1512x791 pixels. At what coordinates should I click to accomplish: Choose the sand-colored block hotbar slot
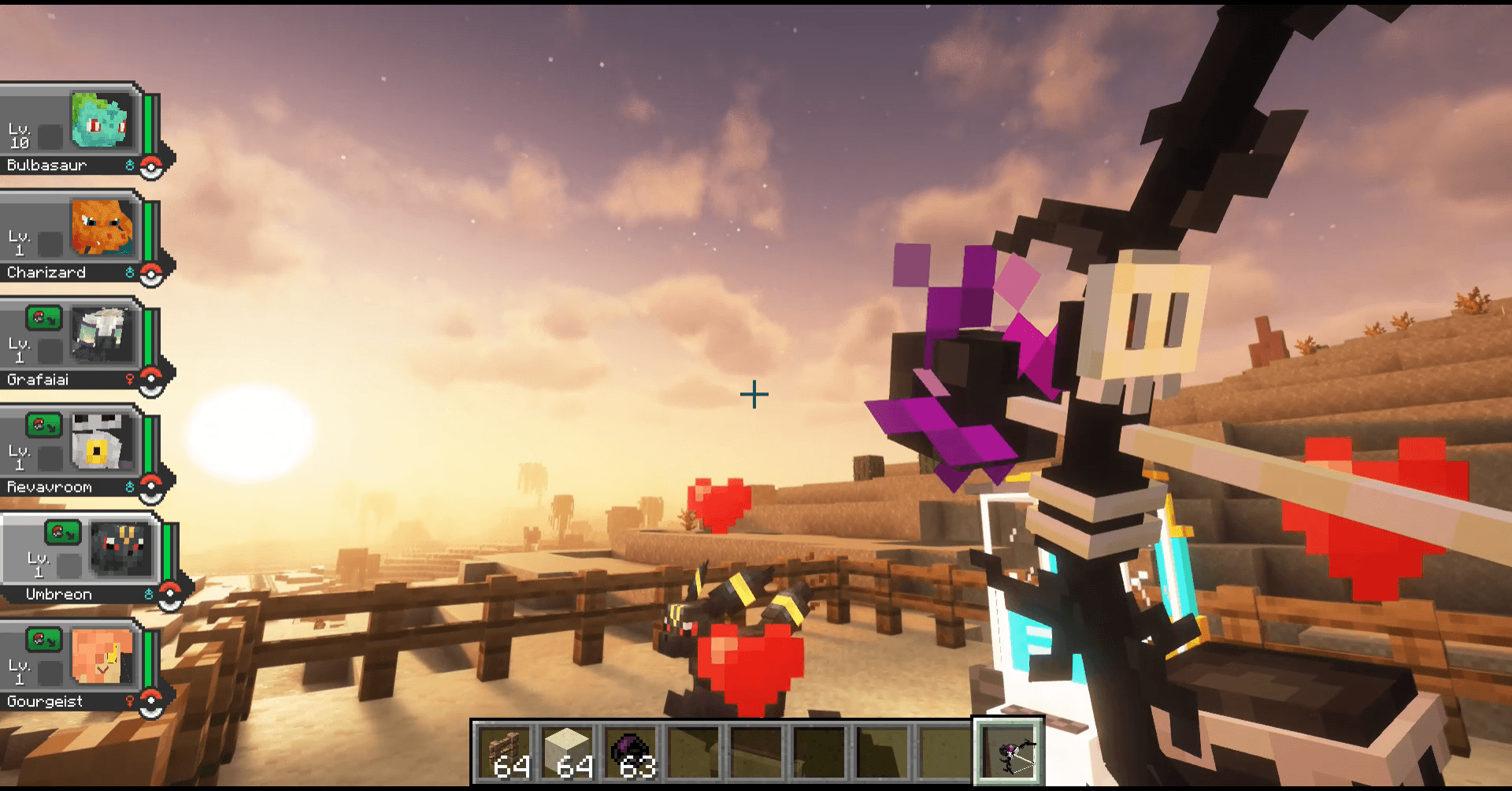pyautogui.click(x=568, y=752)
